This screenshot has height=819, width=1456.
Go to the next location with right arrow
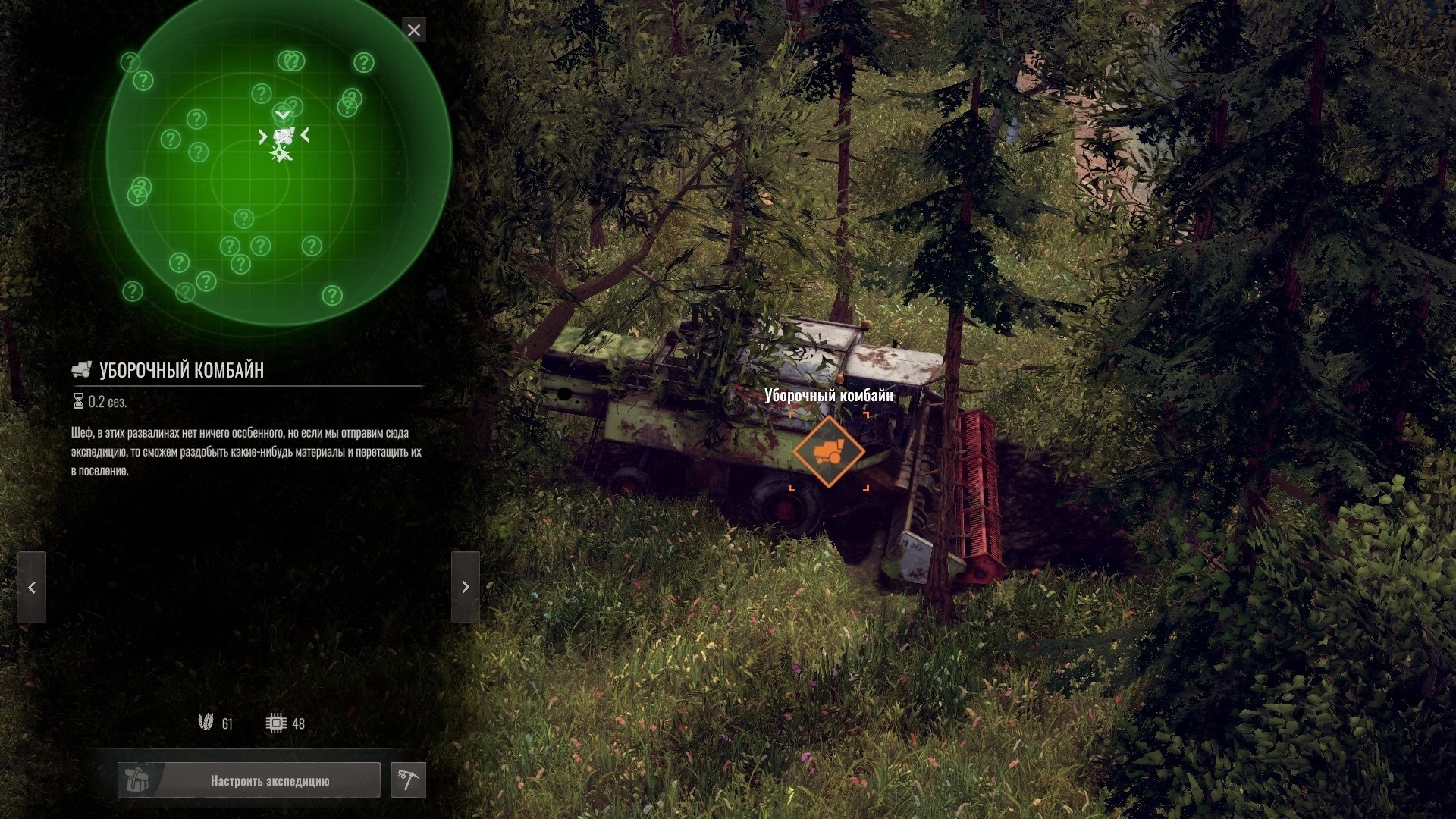466,588
